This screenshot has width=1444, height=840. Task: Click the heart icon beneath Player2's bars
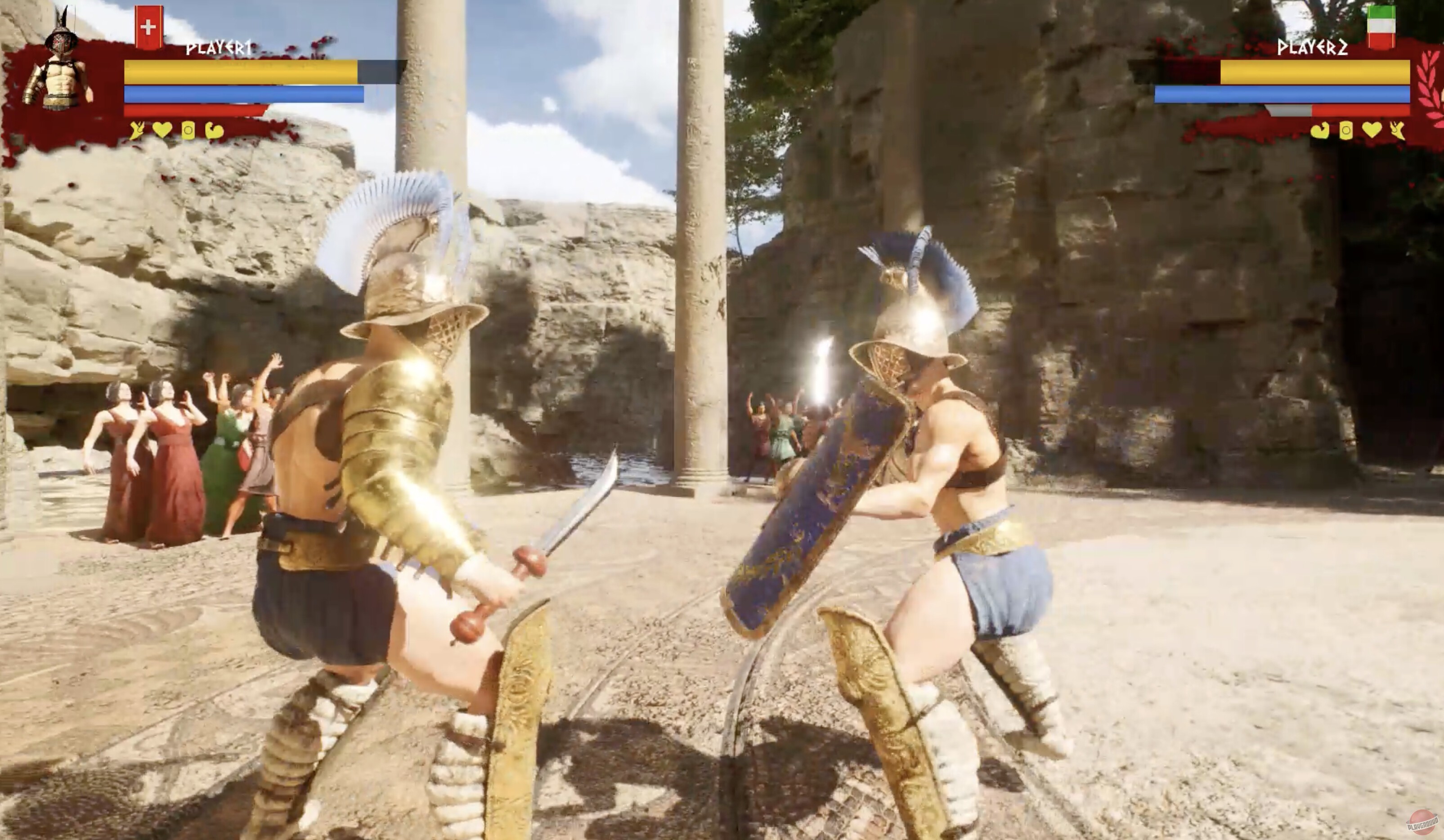(x=1371, y=131)
